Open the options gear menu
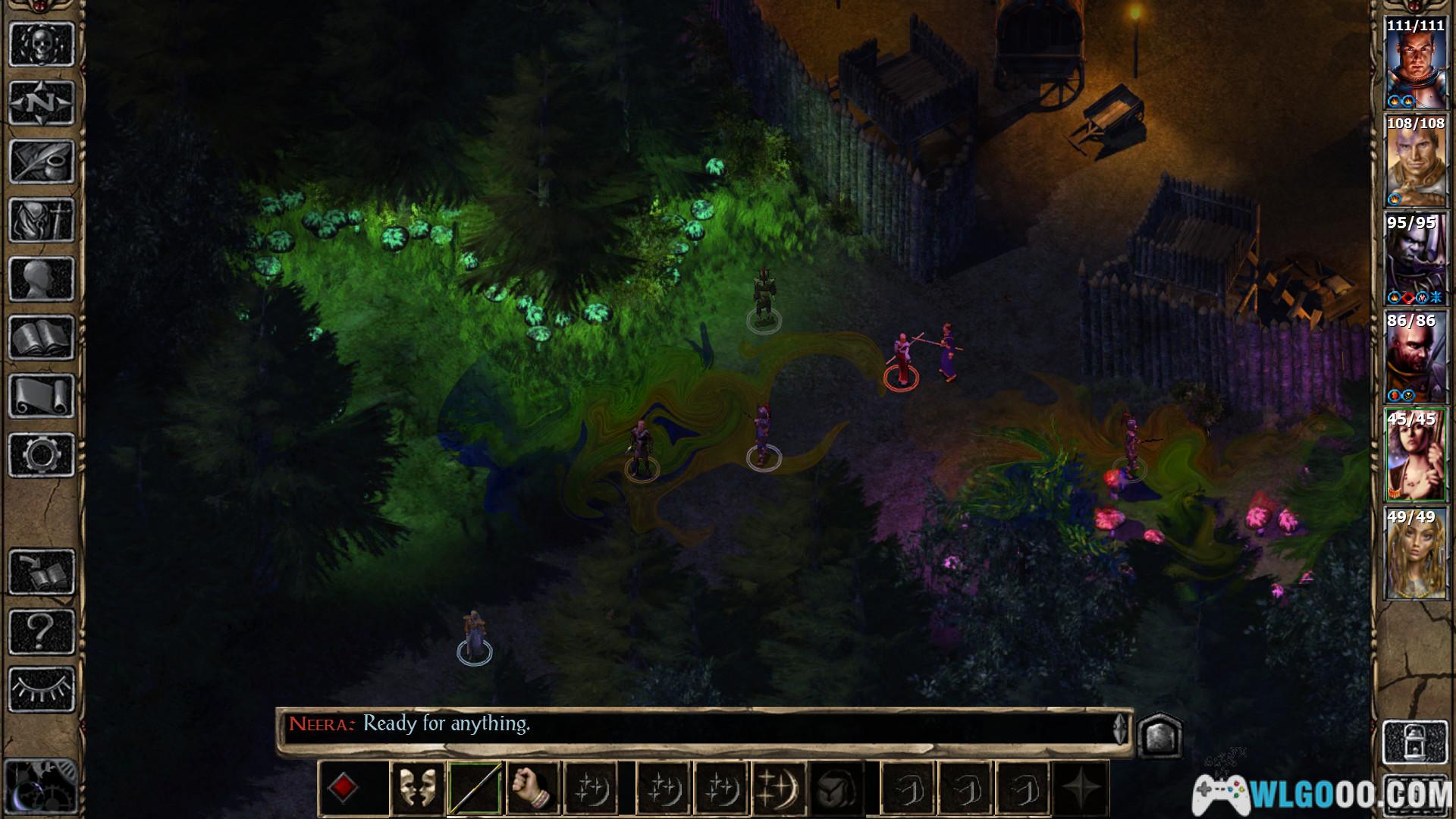The image size is (1456, 819). 42,455
